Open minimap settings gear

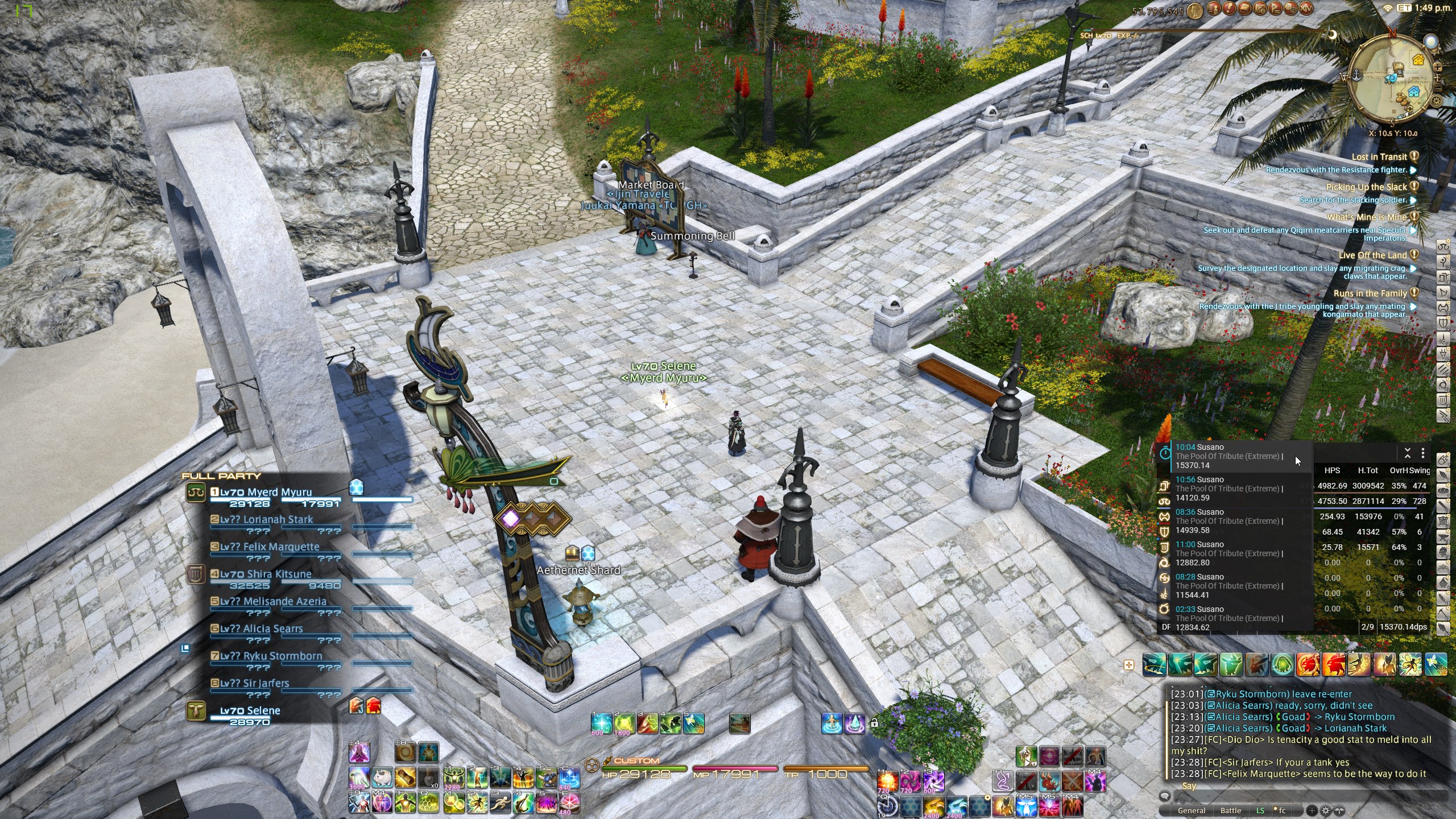point(1436,101)
